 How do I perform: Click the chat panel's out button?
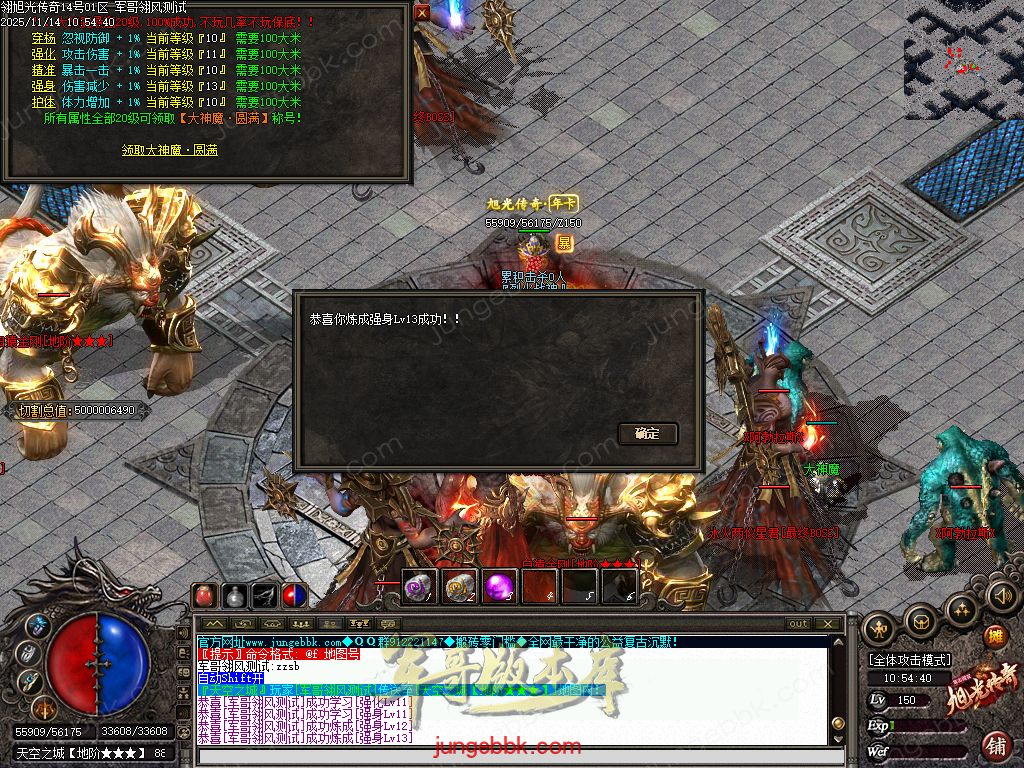[798, 623]
